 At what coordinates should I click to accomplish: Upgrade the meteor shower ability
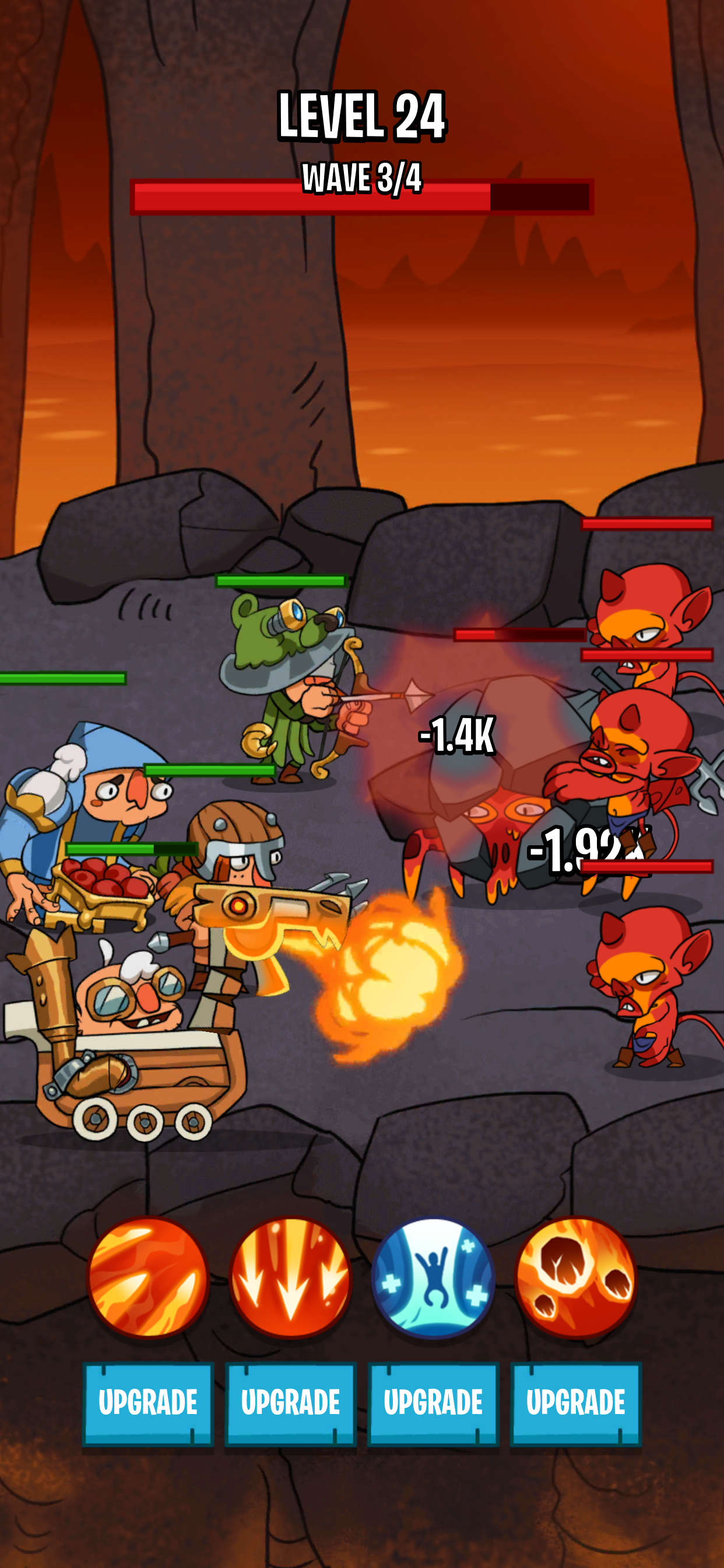pos(575,1402)
